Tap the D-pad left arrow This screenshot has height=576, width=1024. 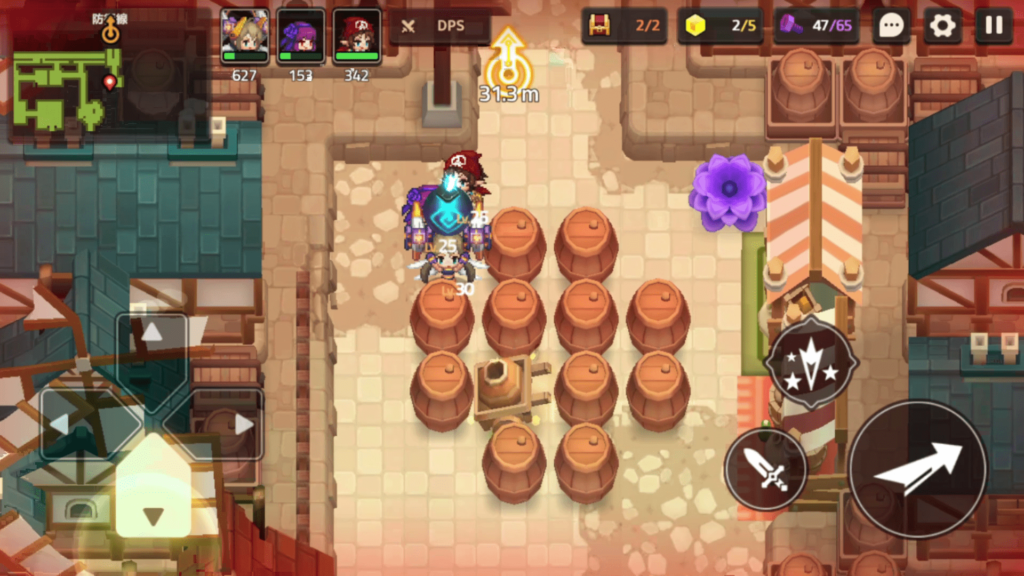62,424
